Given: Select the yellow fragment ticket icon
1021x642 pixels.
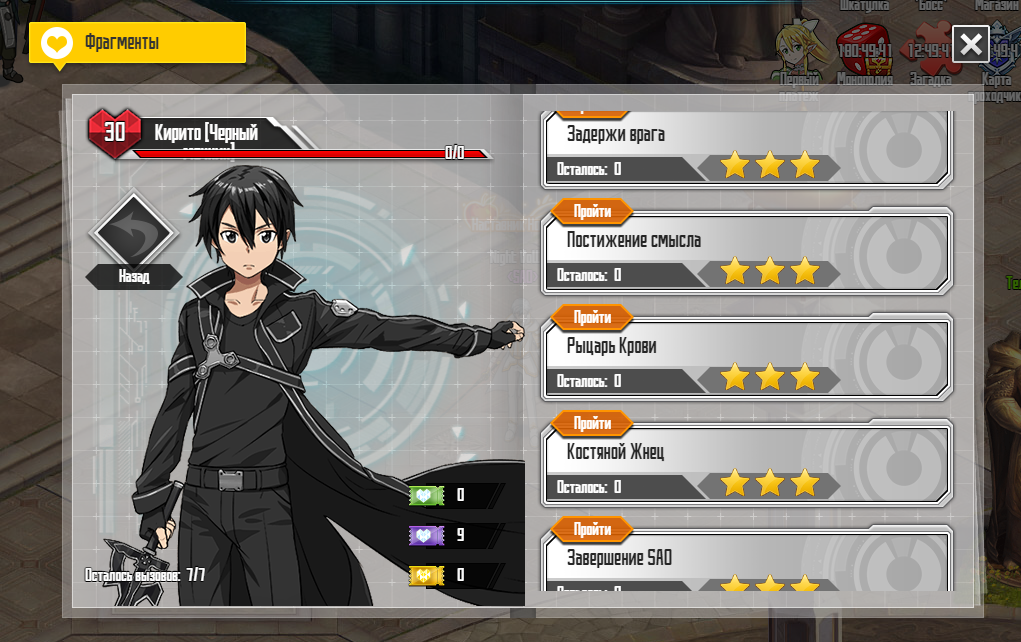Looking at the screenshot, I should click(427, 575).
